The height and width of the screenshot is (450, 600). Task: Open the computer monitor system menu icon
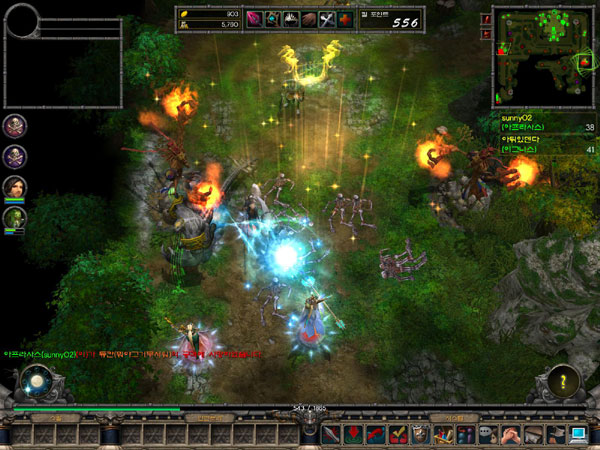point(580,433)
